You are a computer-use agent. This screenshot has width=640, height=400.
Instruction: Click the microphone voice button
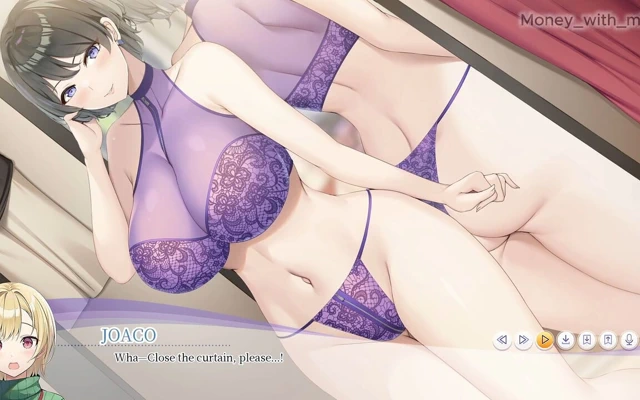click(629, 341)
